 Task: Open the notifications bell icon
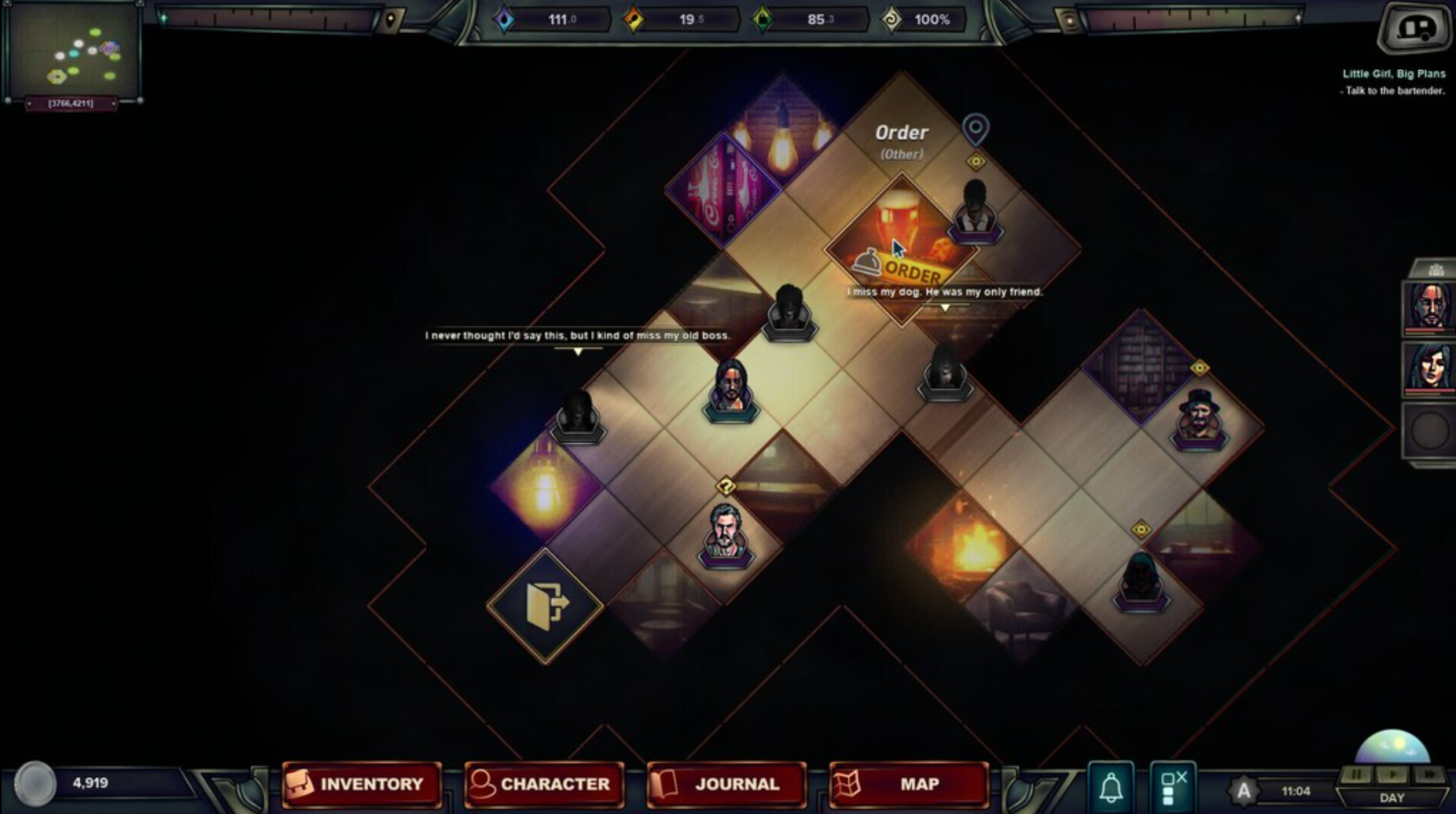(1112, 783)
